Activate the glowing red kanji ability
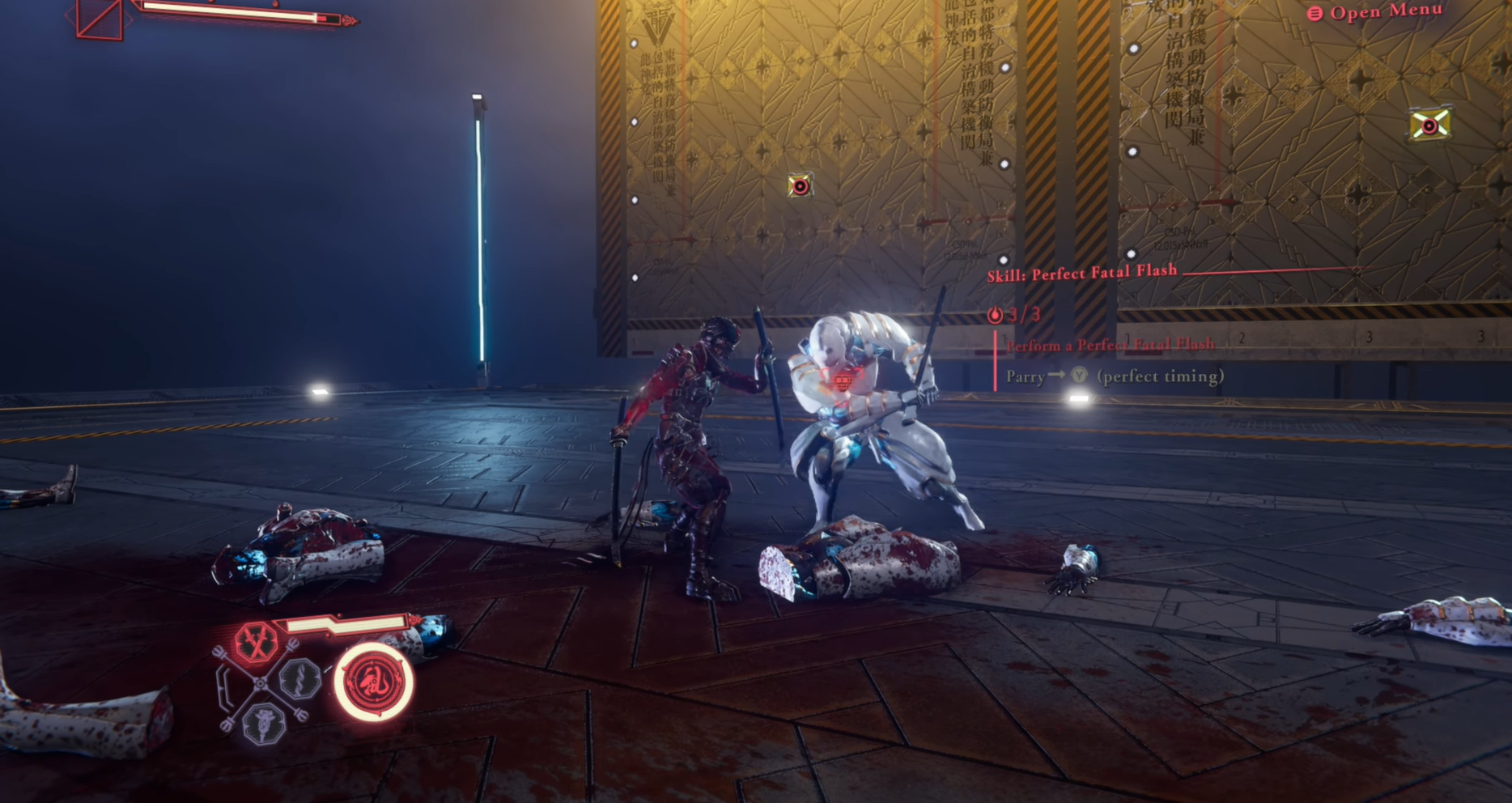Image resolution: width=1512 pixels, height=803 pixels. [x=374, y=682]
